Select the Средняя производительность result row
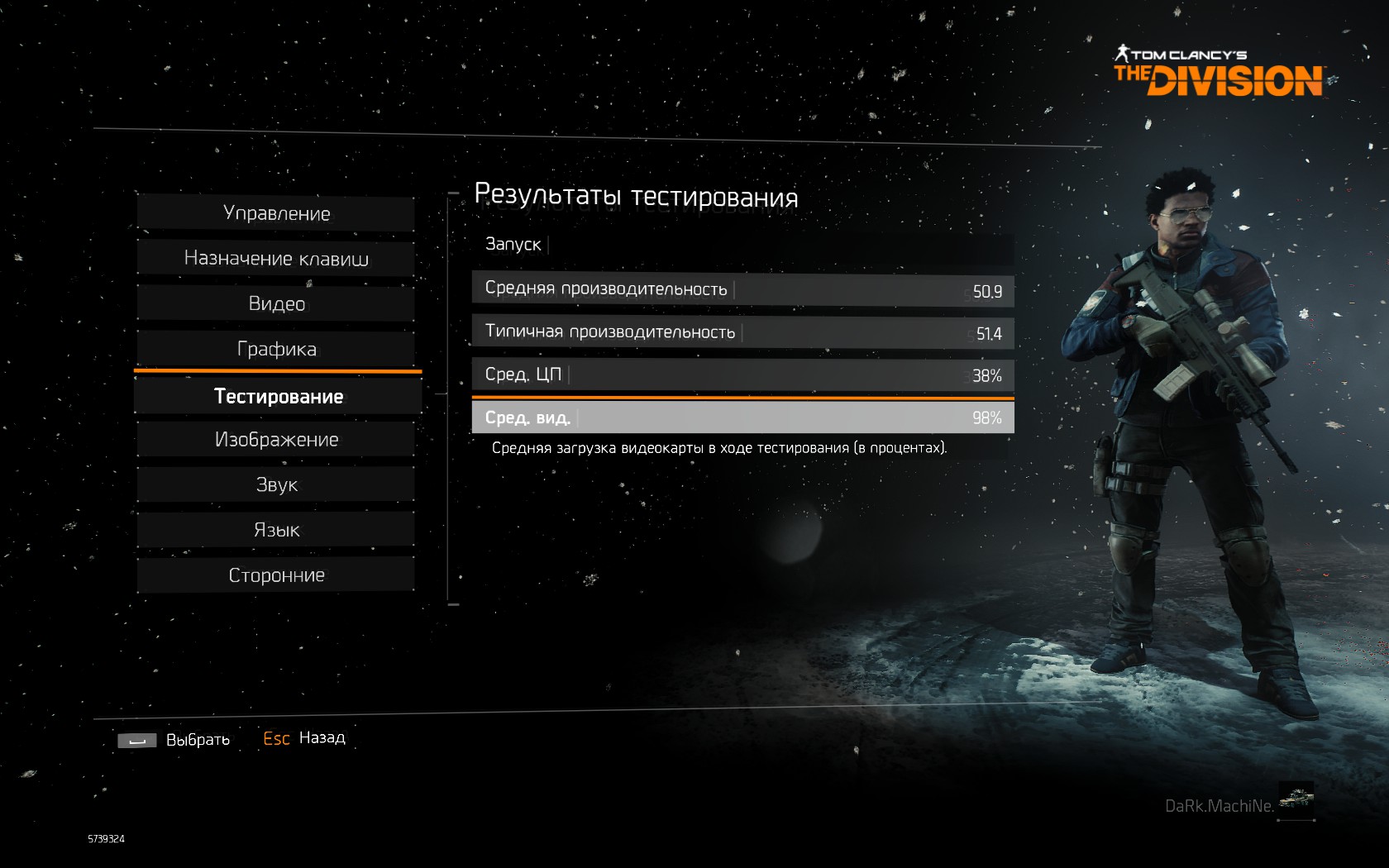The height and width of the screenshot is (868, 1389). 742,289
